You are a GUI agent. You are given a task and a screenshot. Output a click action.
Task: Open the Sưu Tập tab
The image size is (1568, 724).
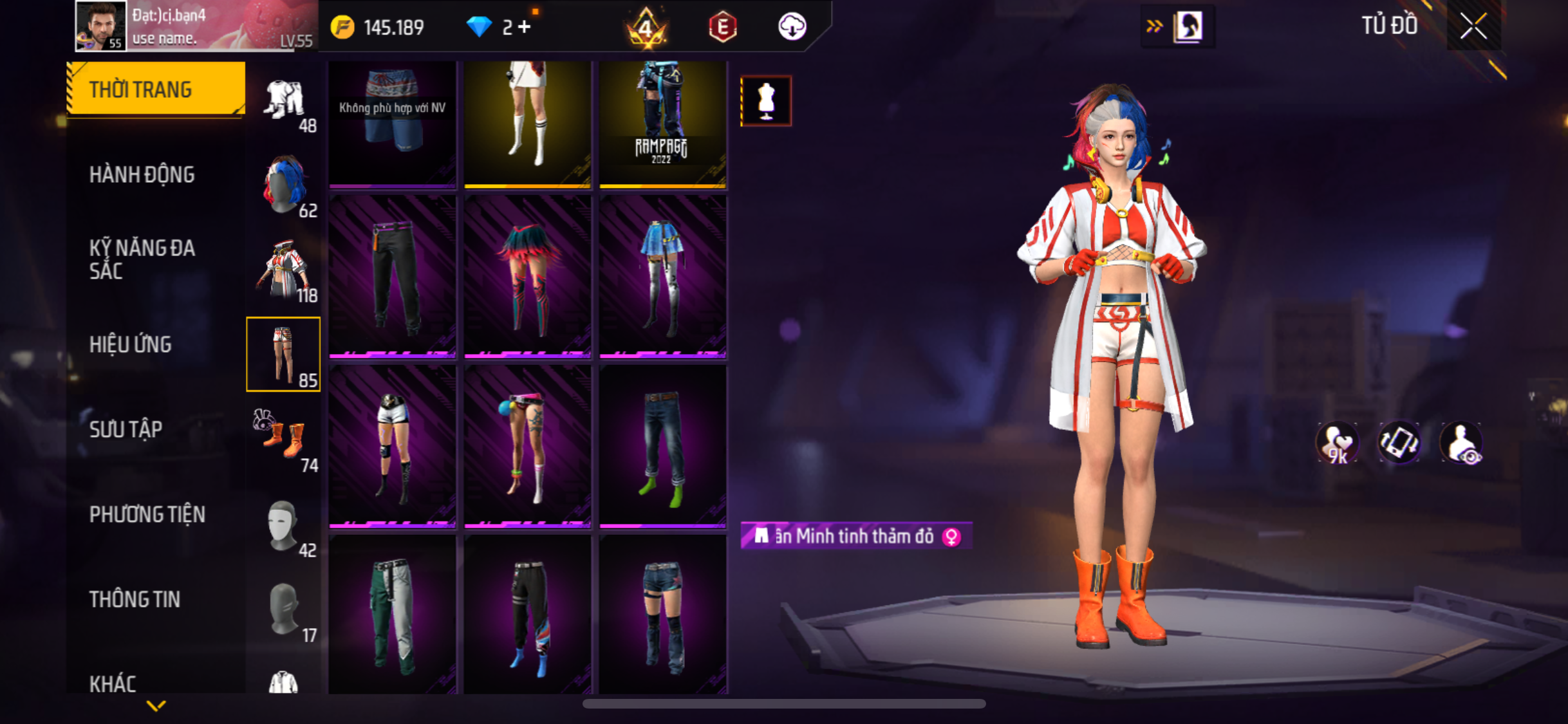(126, 430)
